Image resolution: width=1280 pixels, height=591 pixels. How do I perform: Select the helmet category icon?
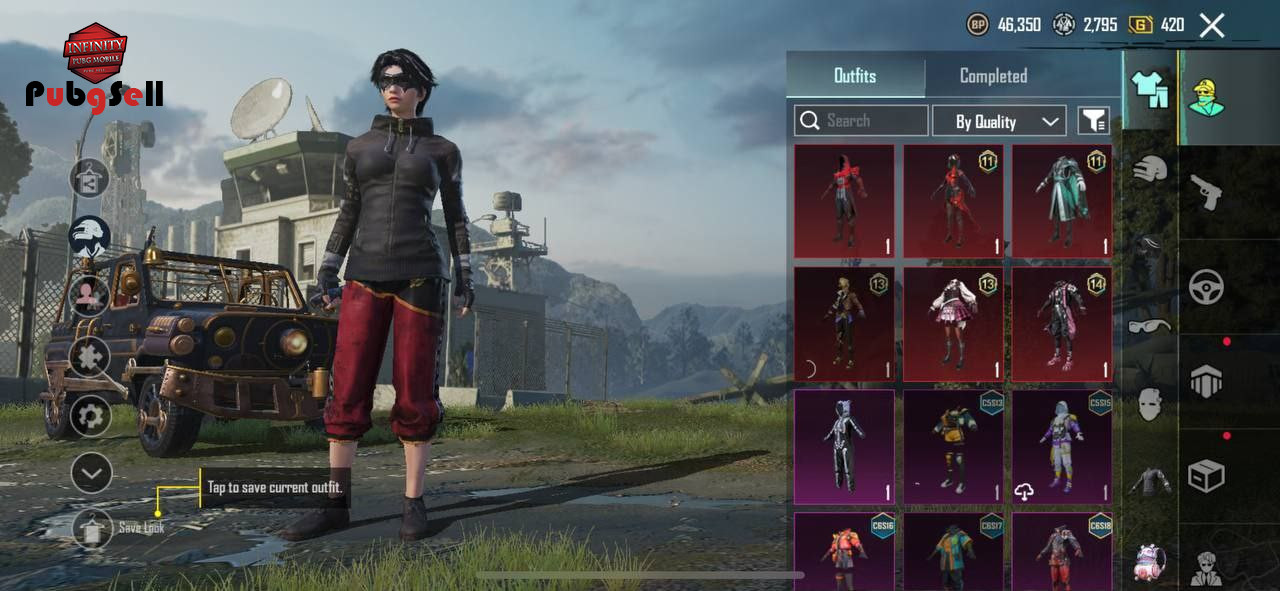click(1150, 168)
